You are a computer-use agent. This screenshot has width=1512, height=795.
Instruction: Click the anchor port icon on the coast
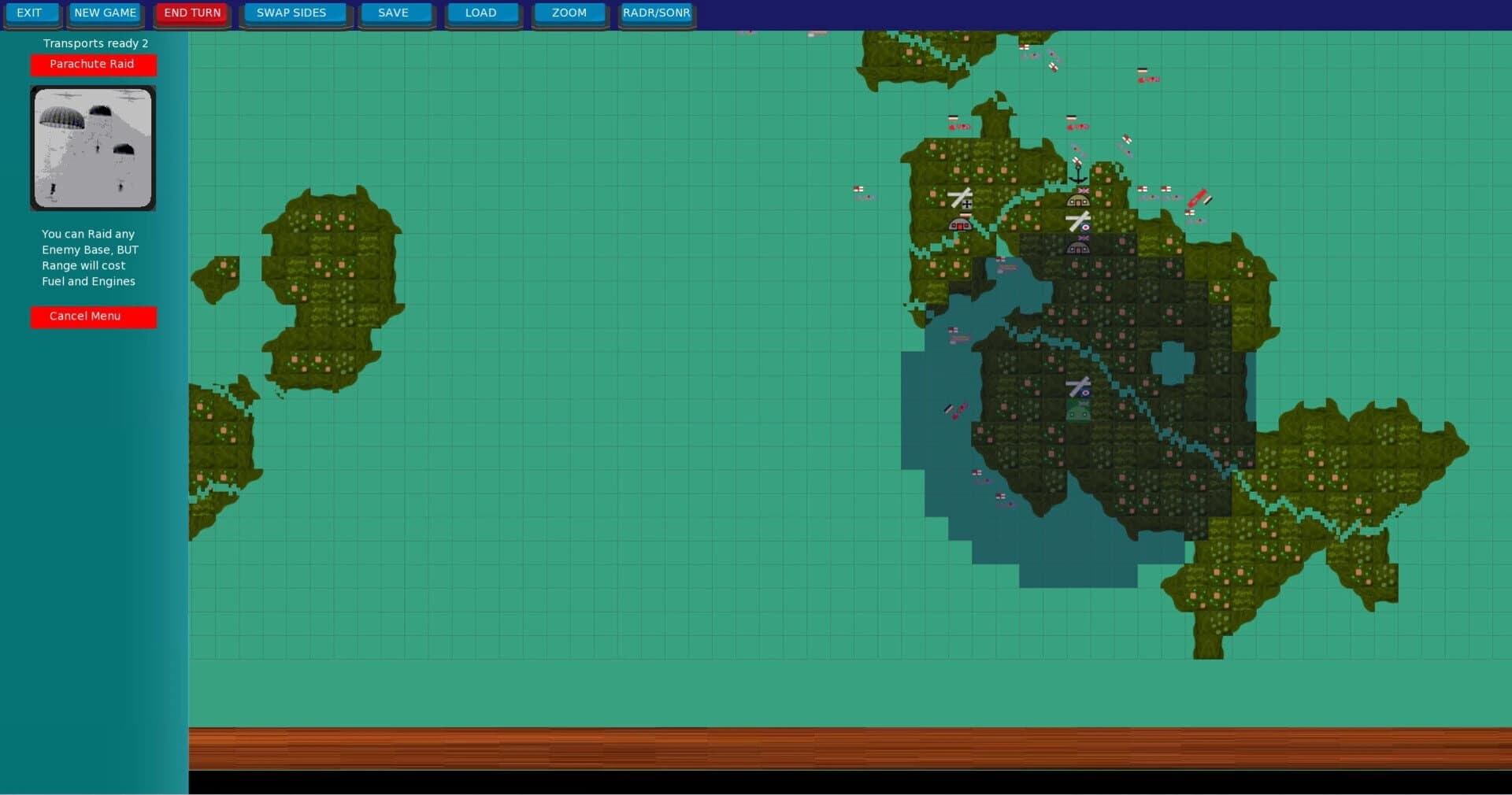point(1077,176)
